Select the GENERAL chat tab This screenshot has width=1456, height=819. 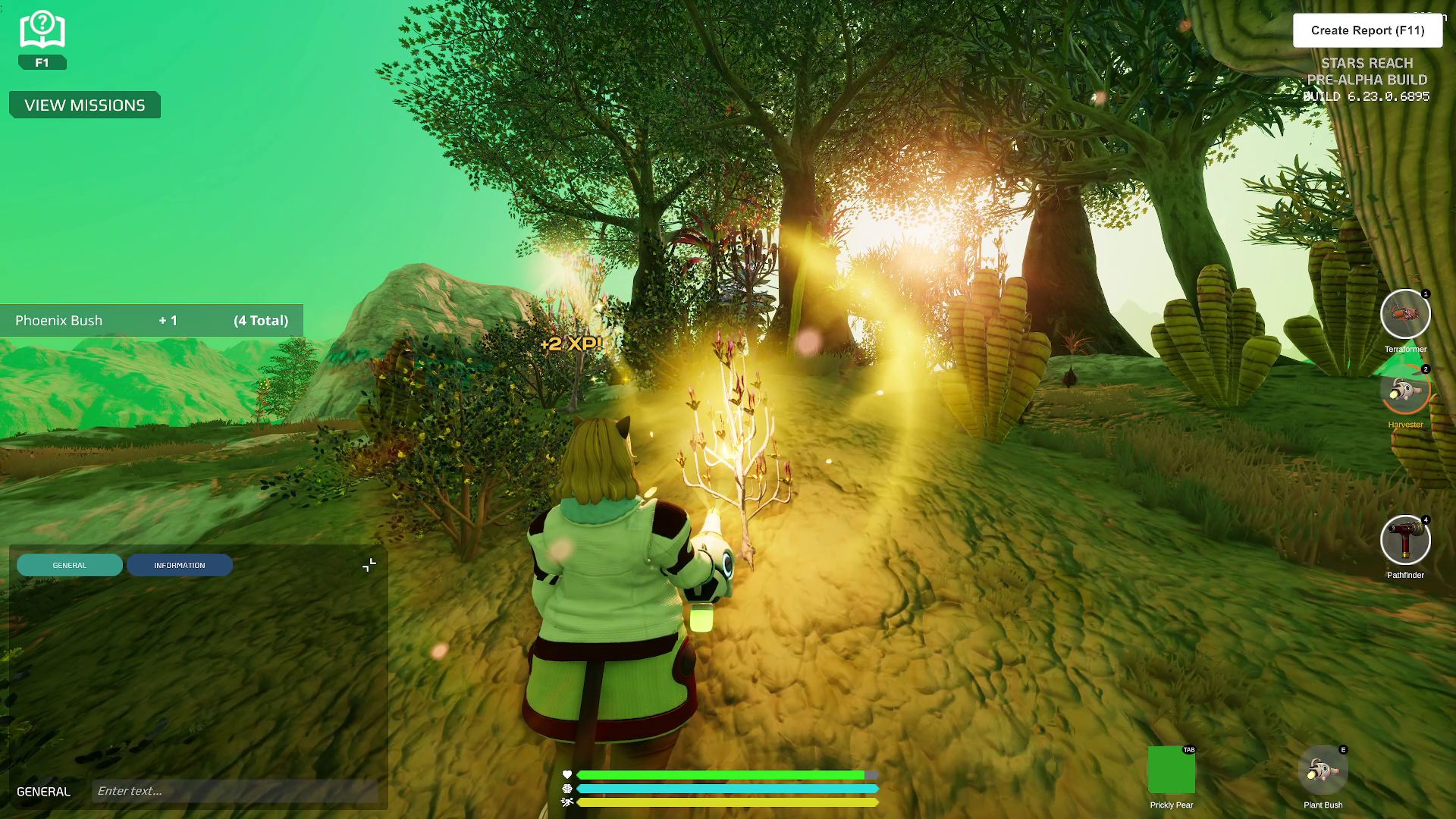[x=70, y=565]
